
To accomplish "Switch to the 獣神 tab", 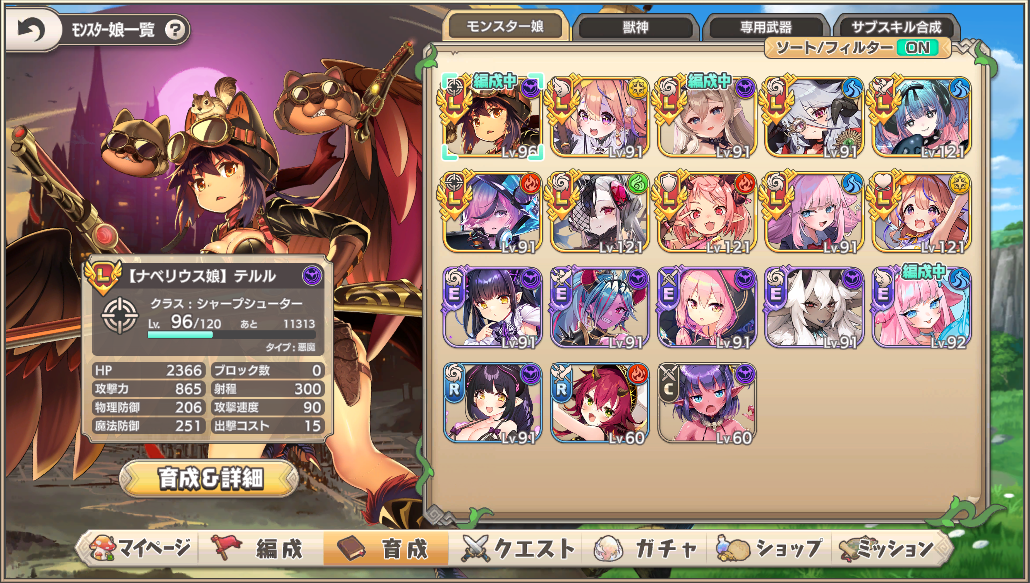I will pos(637,28).
